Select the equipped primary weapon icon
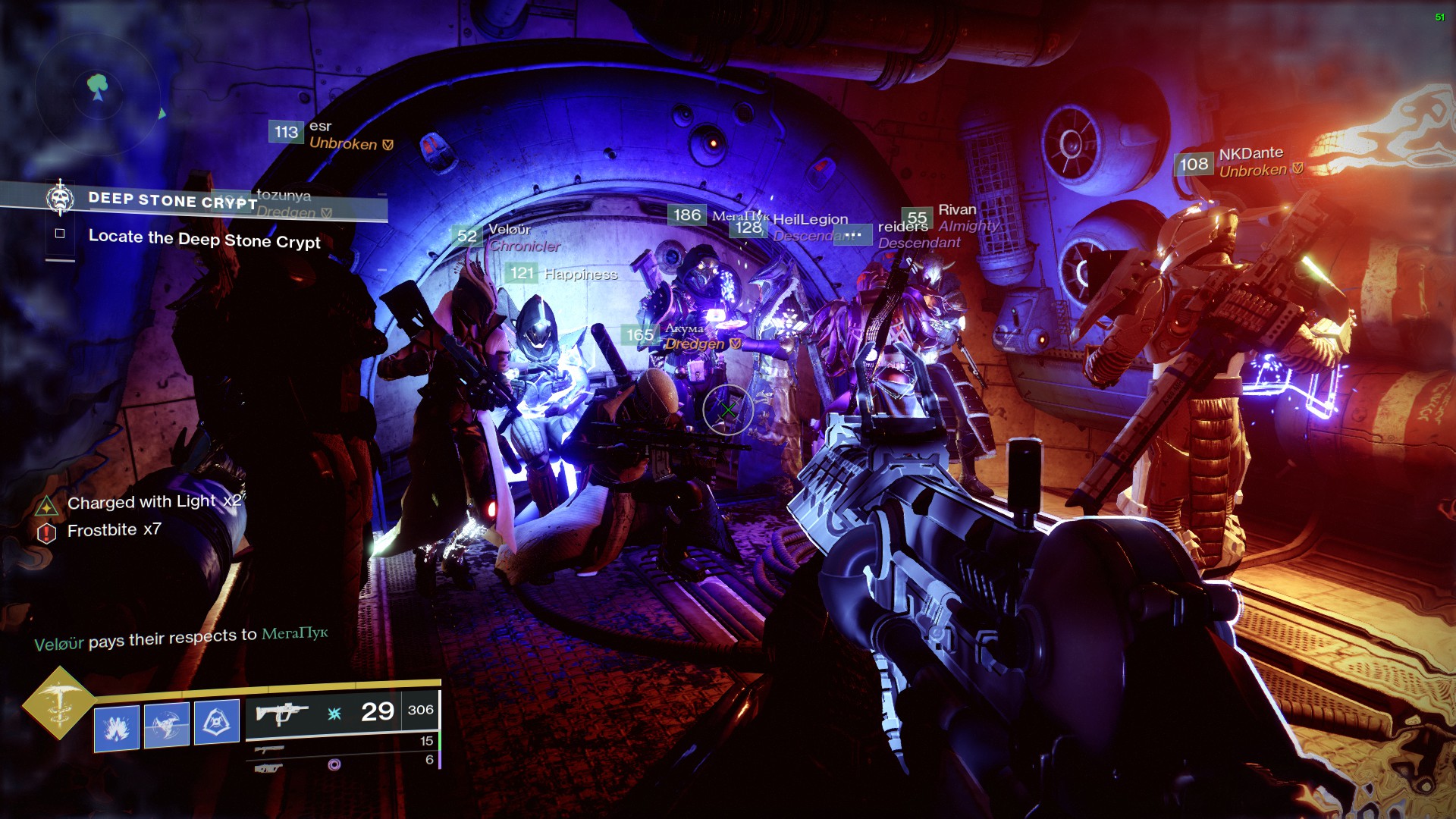Viewport: 1456px width, 819px height. pos(282,714)
